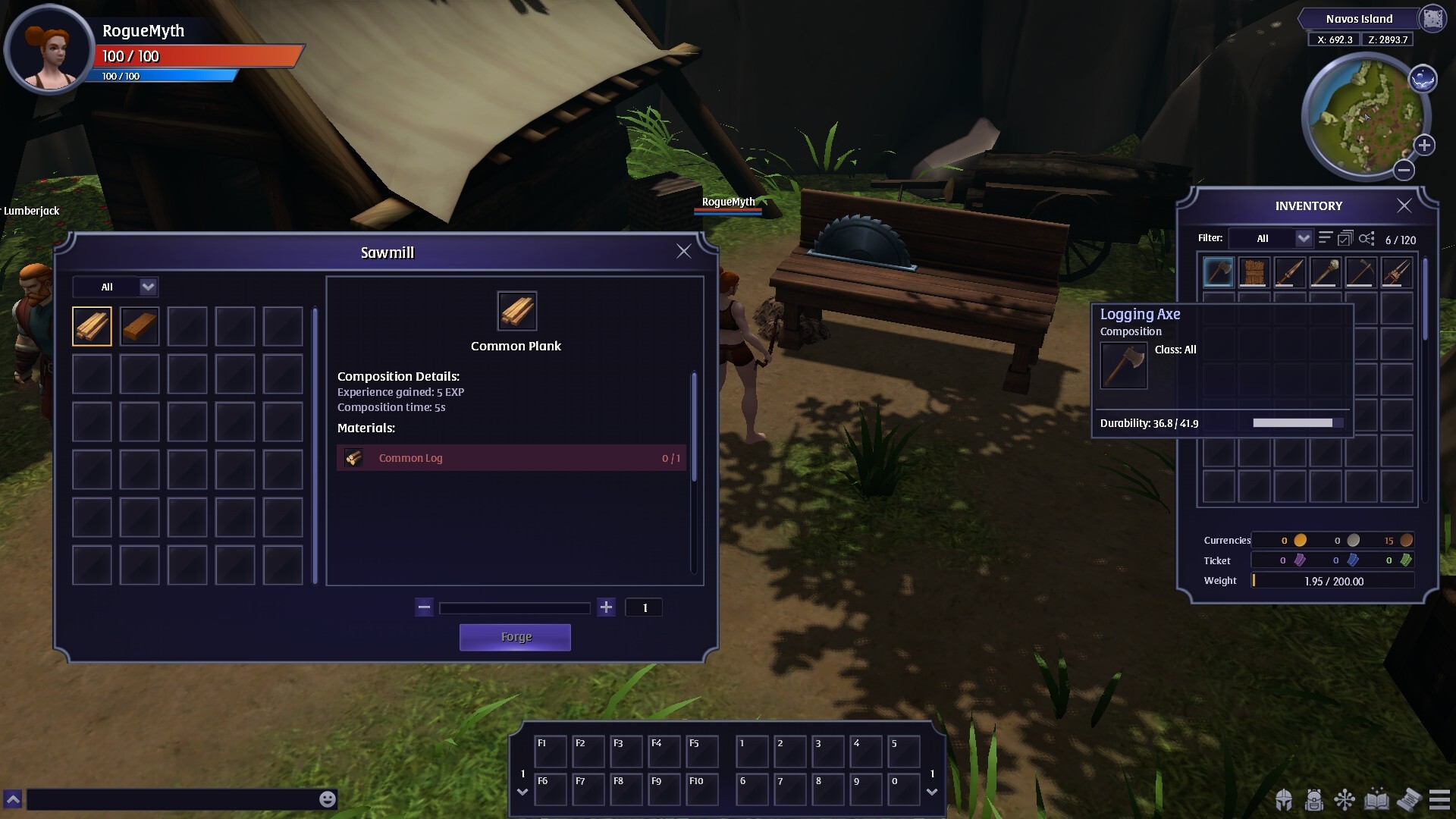
Task: Select the Logging Axe inventory slot
Action: coord(1218,272)
